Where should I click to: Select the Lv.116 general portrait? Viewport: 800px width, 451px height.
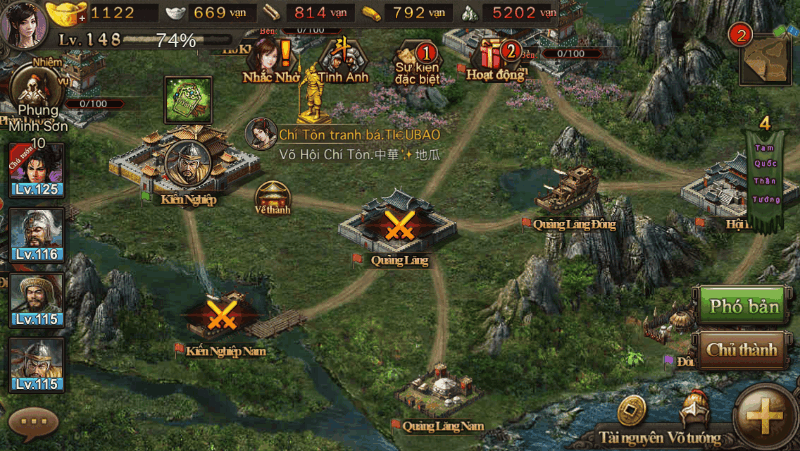point(36,234)
